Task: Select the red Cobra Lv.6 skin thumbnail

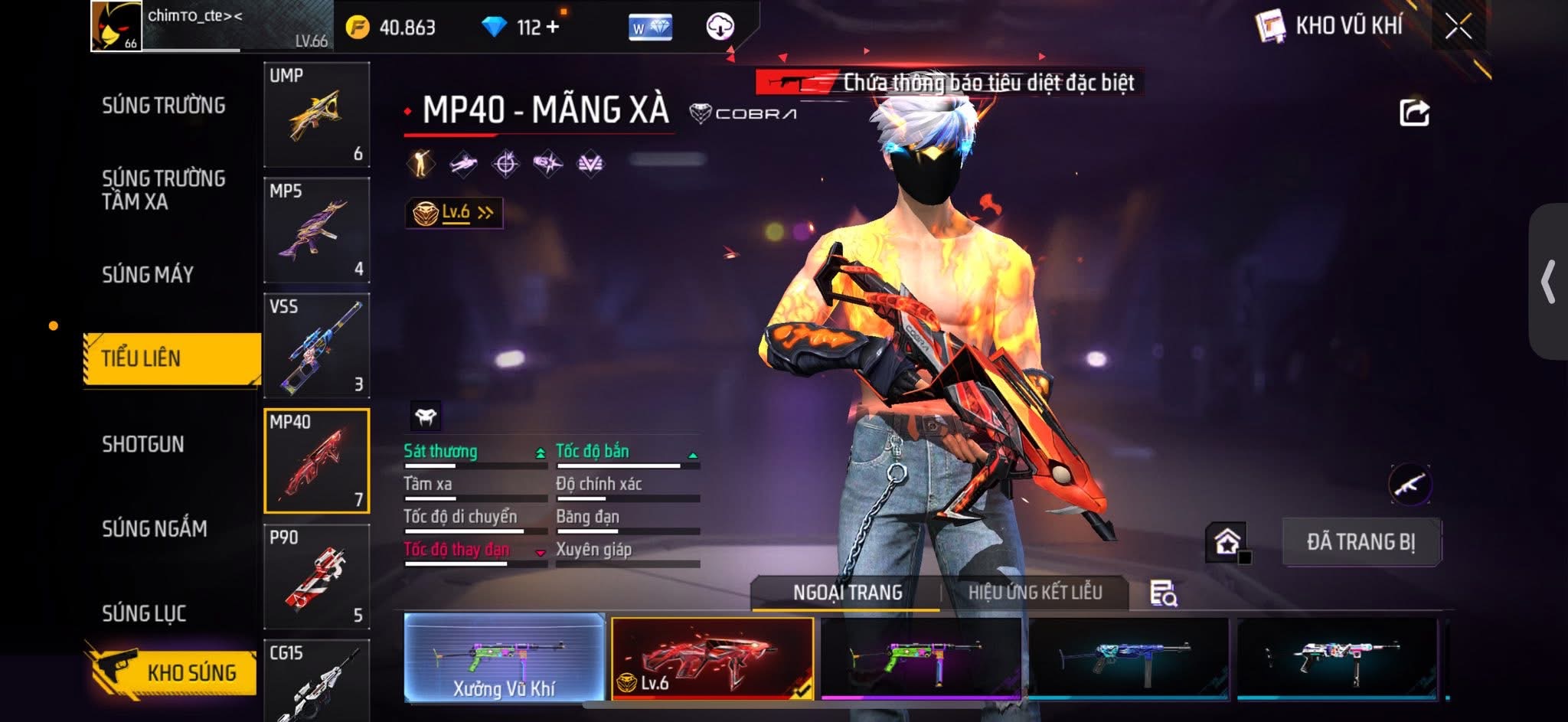Action: click(712, 657)
